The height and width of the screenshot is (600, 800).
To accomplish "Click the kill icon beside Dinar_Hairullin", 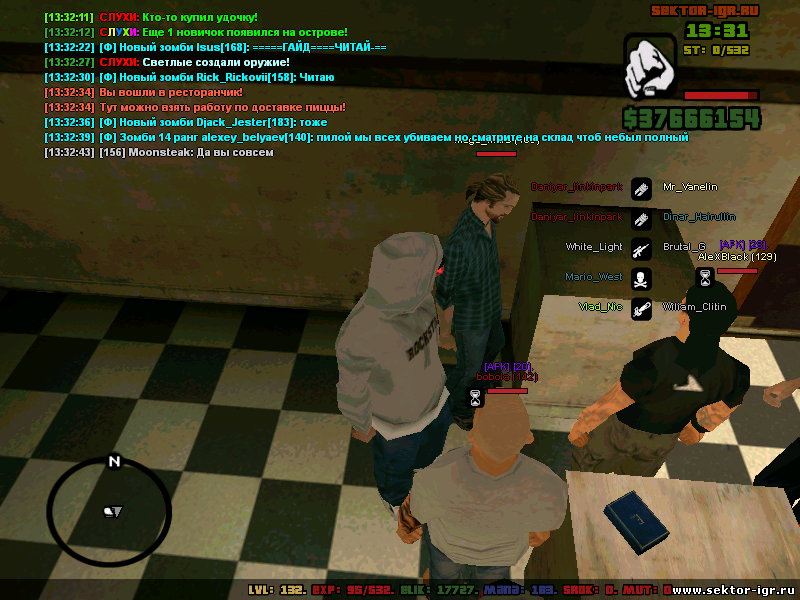I will point(641,217).
